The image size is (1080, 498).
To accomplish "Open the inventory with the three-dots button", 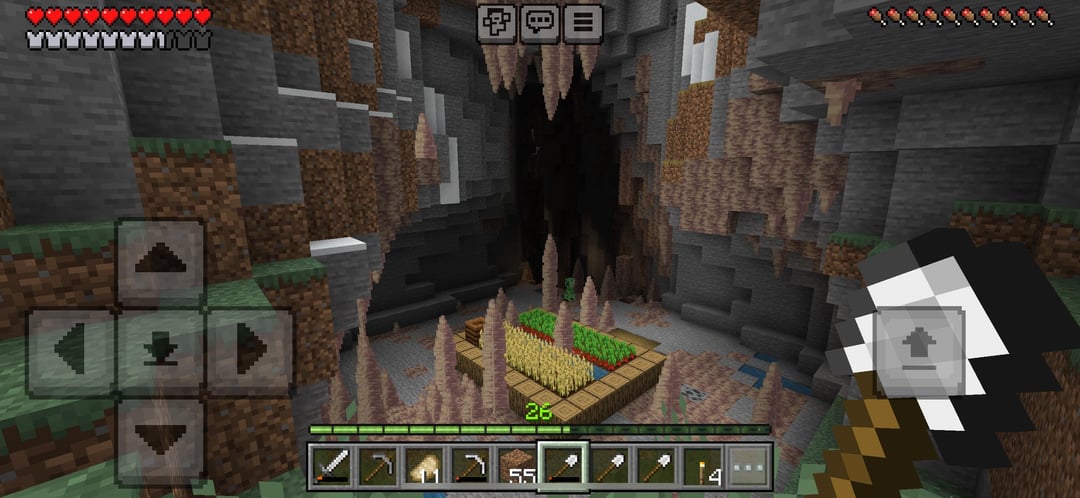I will (749, 466).
